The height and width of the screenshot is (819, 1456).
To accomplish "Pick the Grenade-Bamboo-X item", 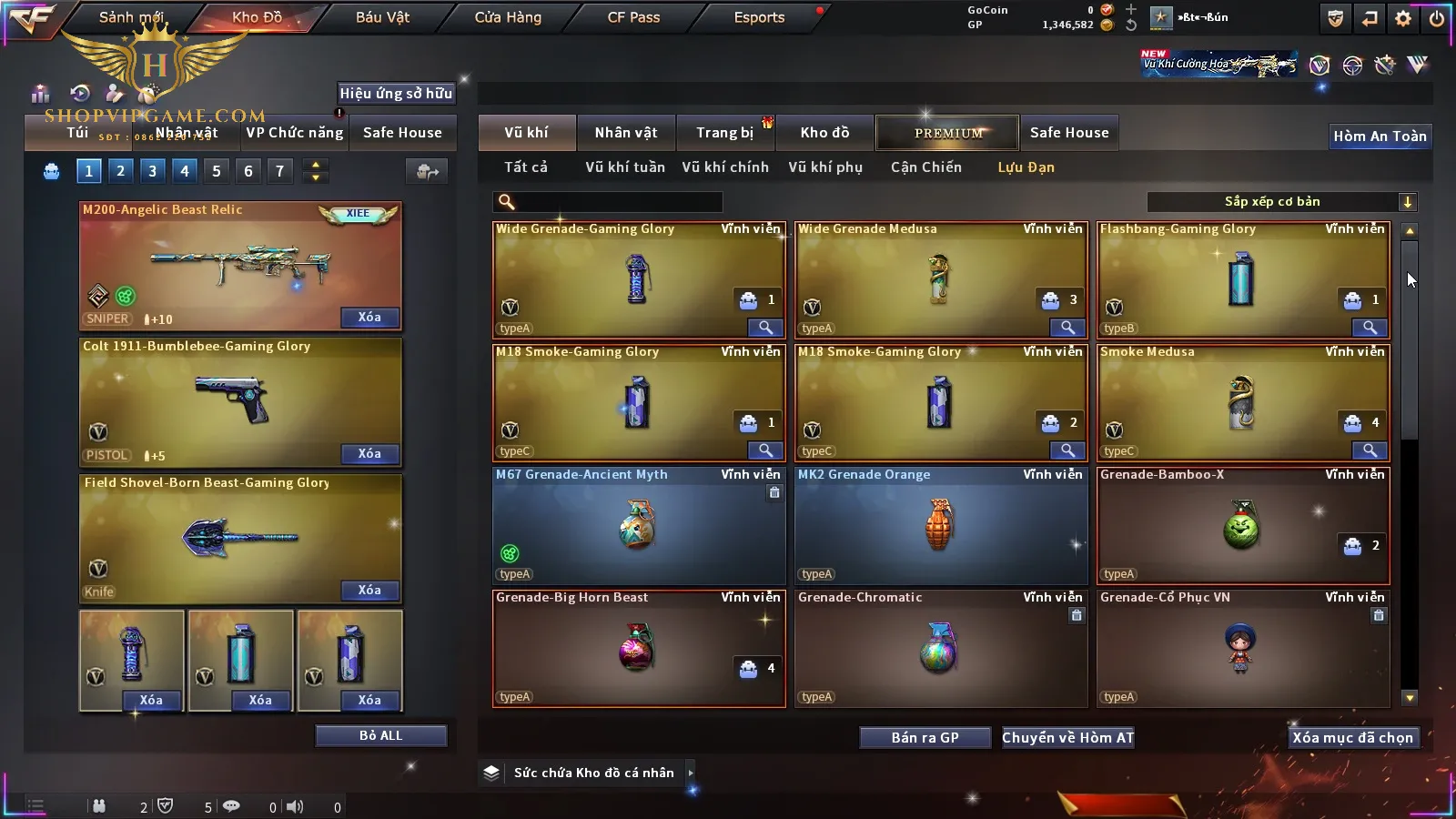I will pos(1242,525).
